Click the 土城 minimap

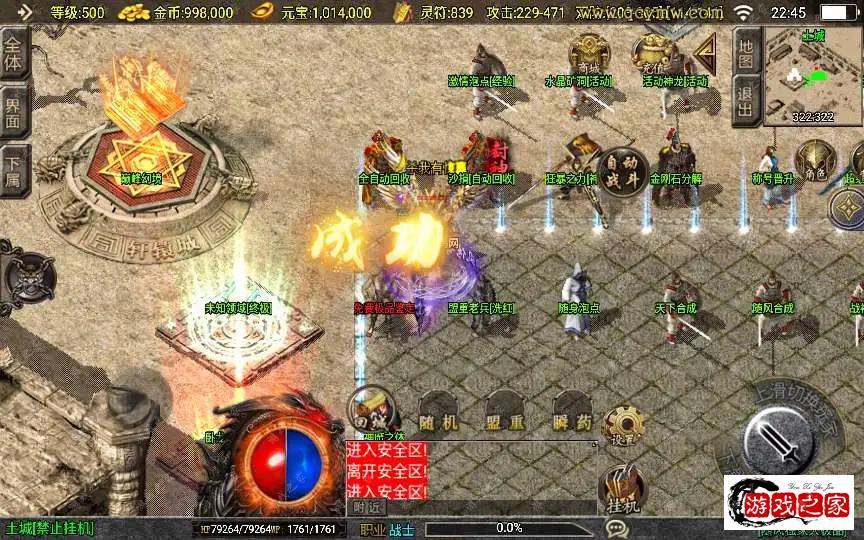click(813, 76)
